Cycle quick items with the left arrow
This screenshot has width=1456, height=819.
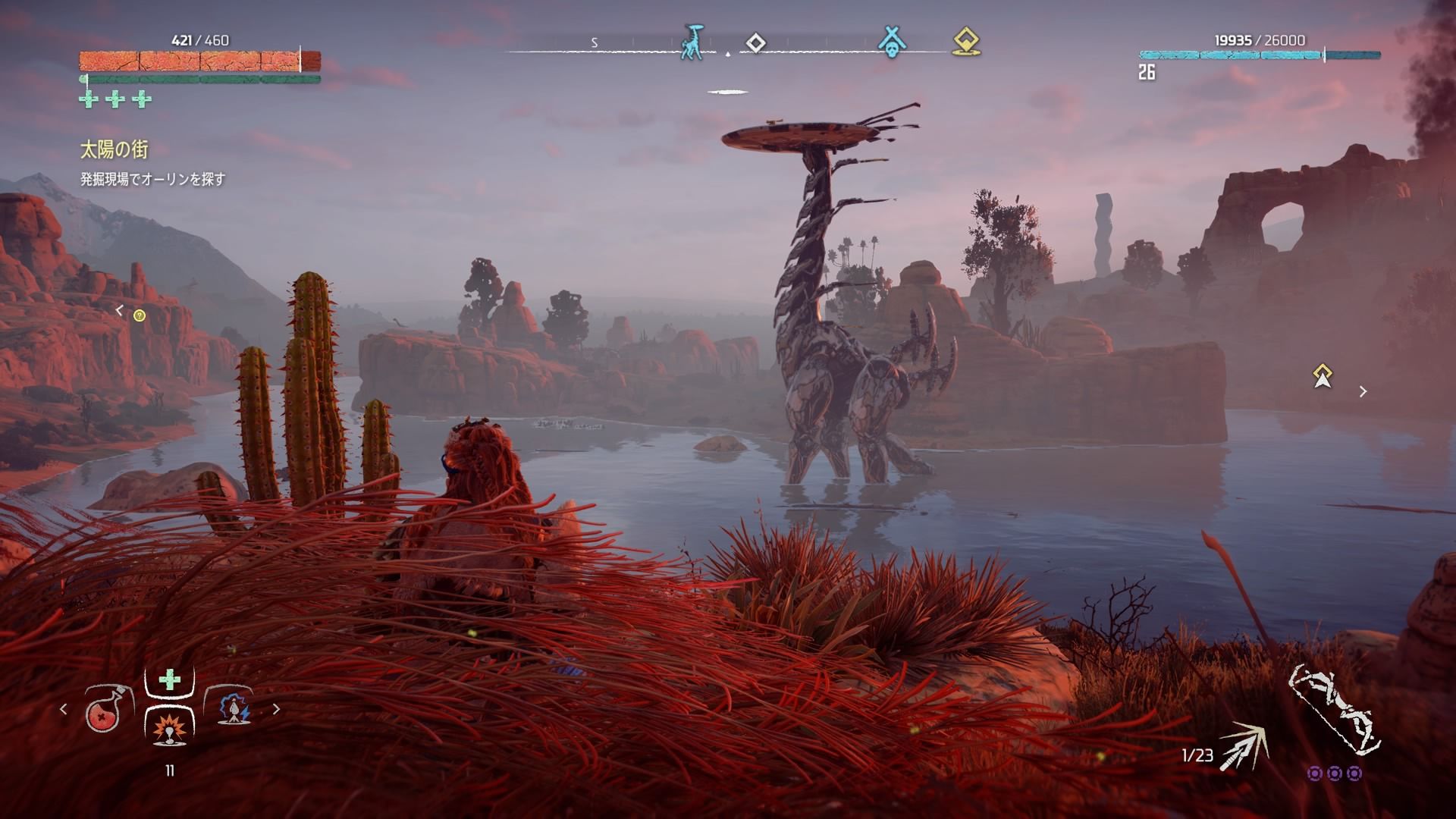[x=64, y=709]
